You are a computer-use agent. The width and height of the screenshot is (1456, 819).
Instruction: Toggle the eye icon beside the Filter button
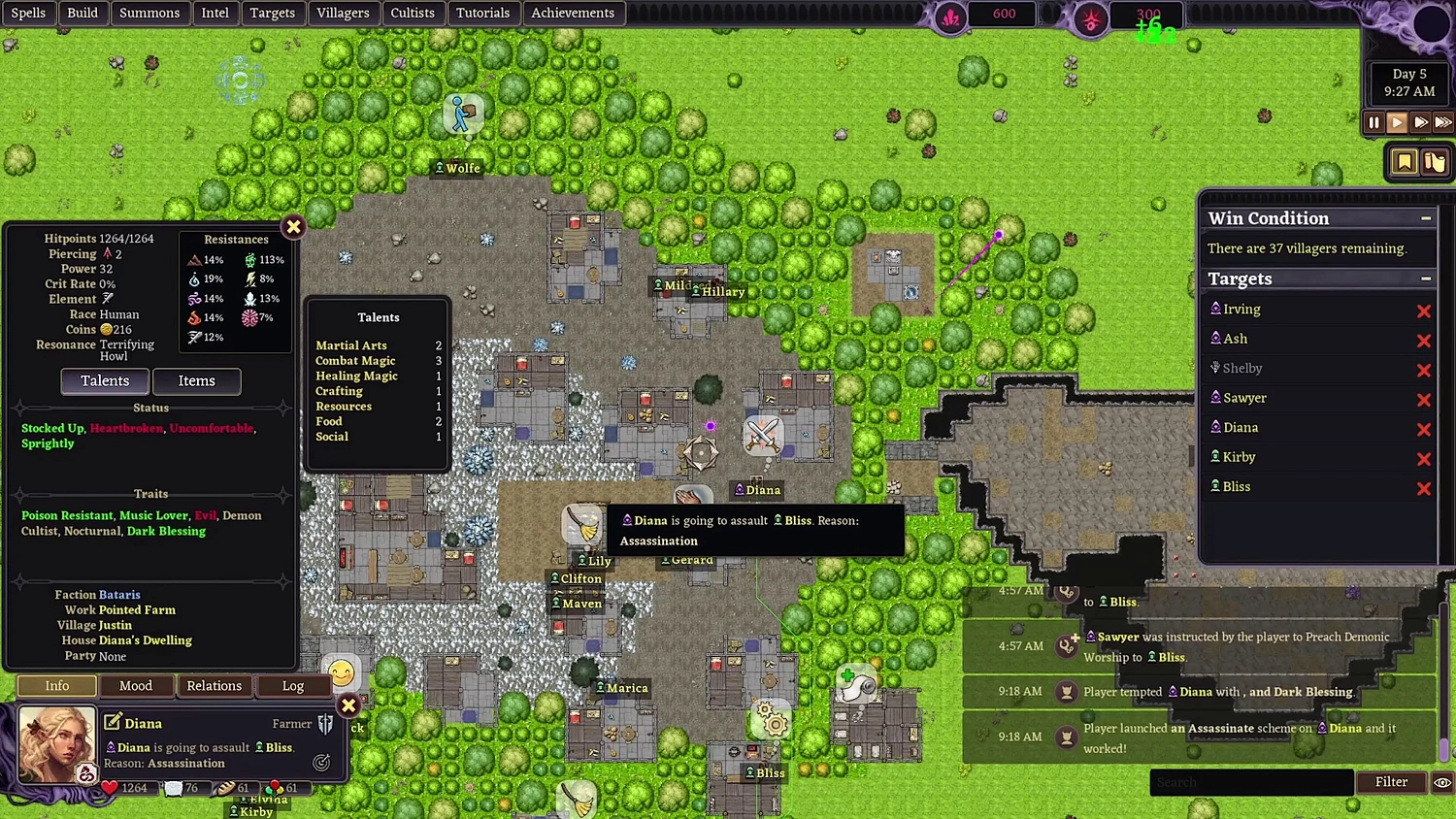[x=1441, y=782]
